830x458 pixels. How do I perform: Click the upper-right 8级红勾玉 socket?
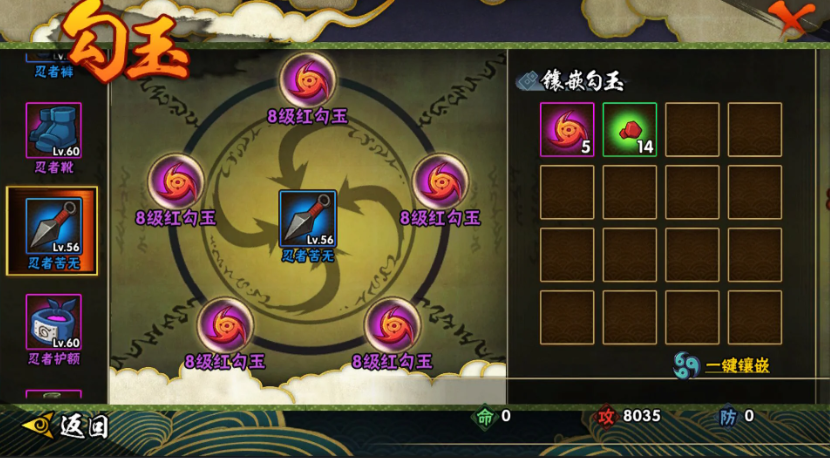pyautogui.click(x=440, y=182)
